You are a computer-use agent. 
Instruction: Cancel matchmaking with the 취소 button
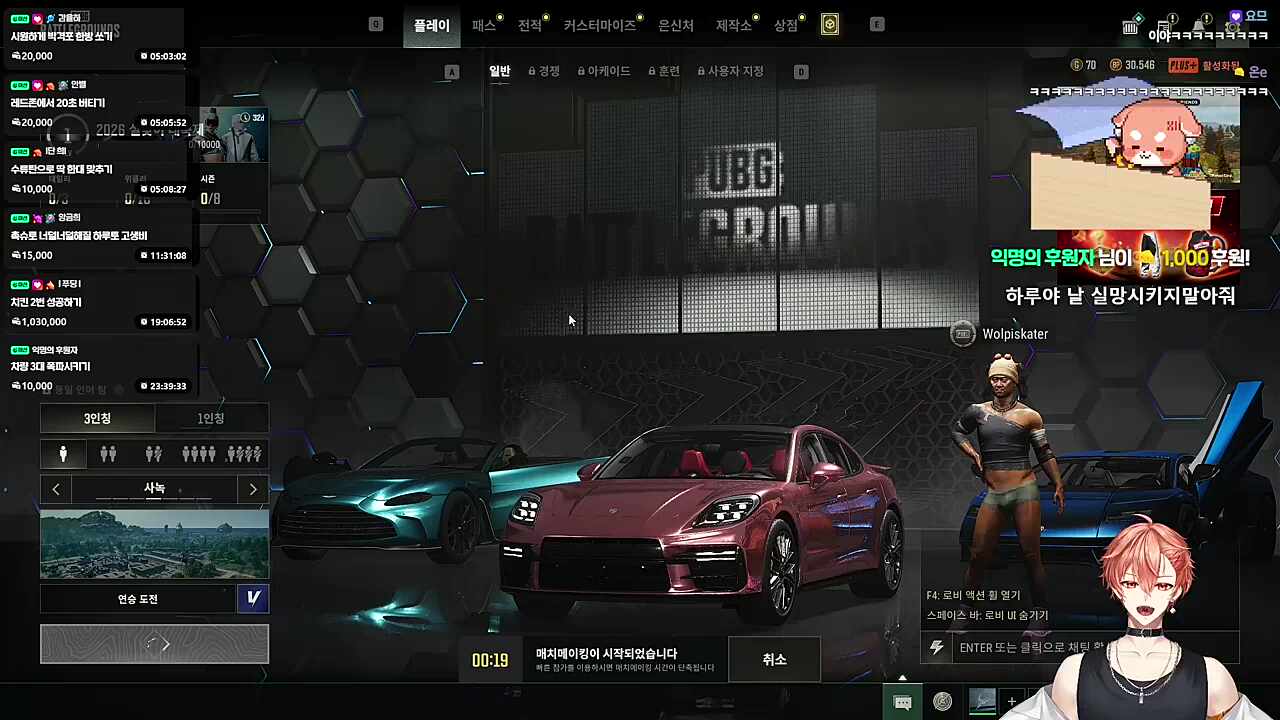[x=774, y=659]
